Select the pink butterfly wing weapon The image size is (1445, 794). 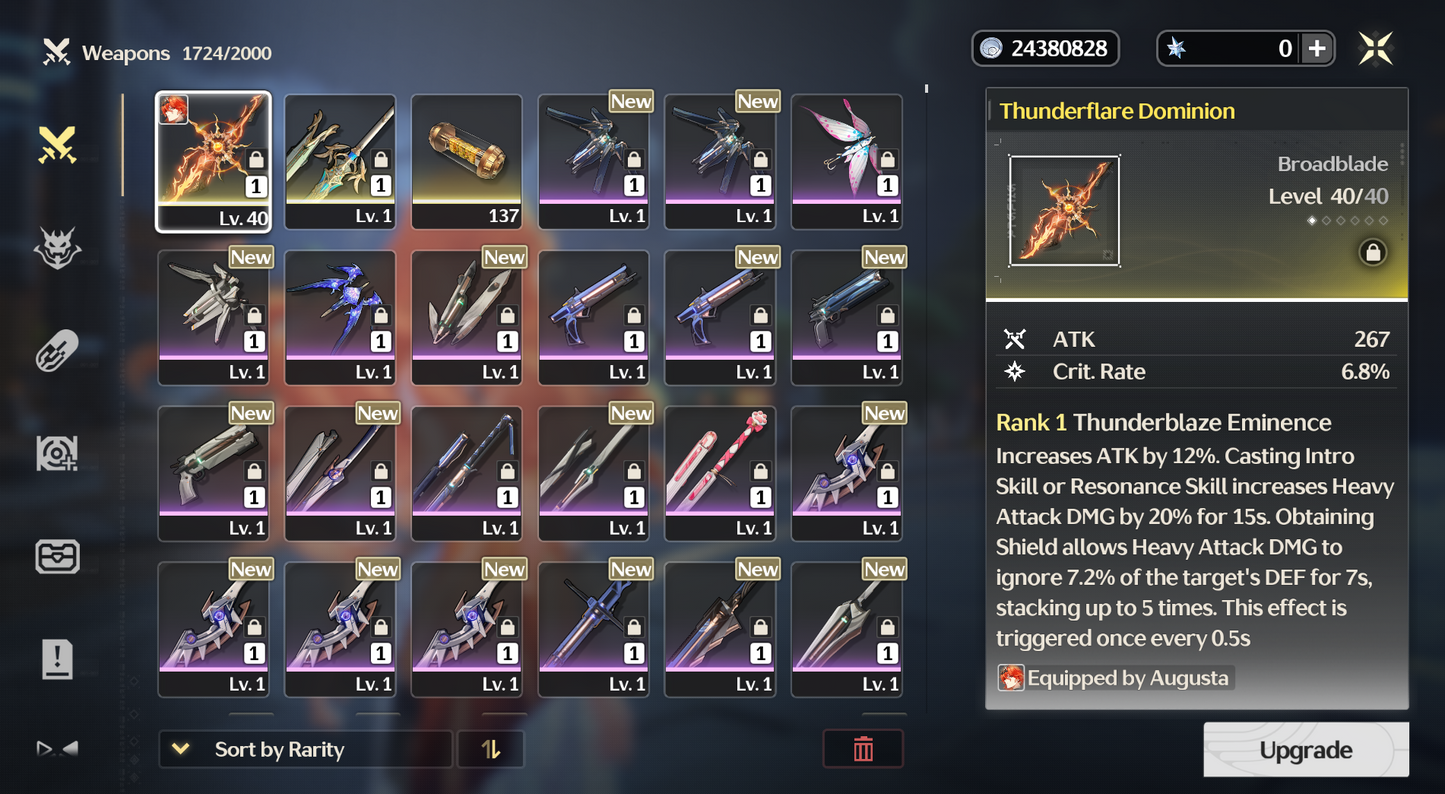pyautogui.click(x=846, y=161)
